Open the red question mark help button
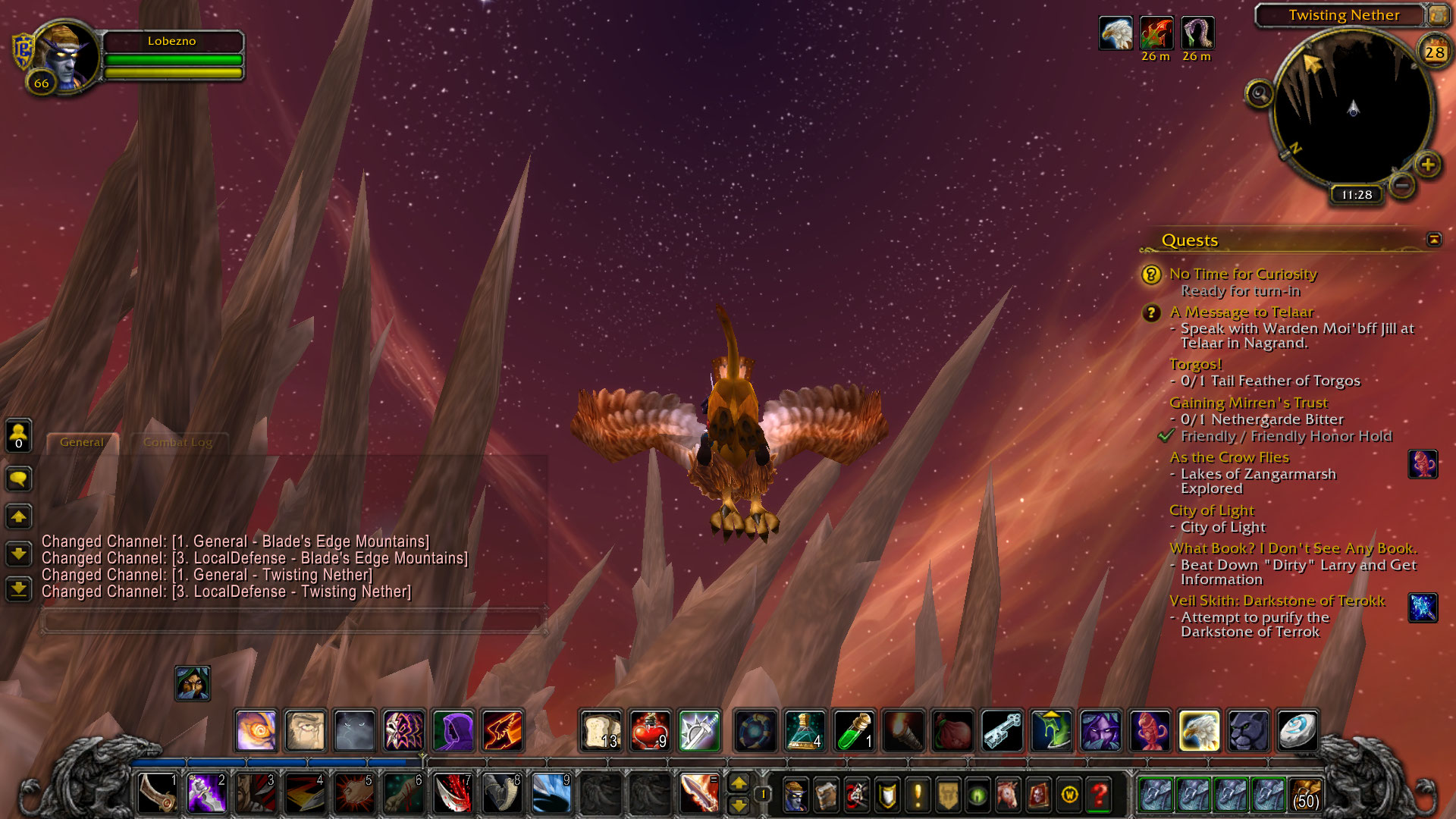The width and height of the screenshot is (1456, 819). point(1099,795)
